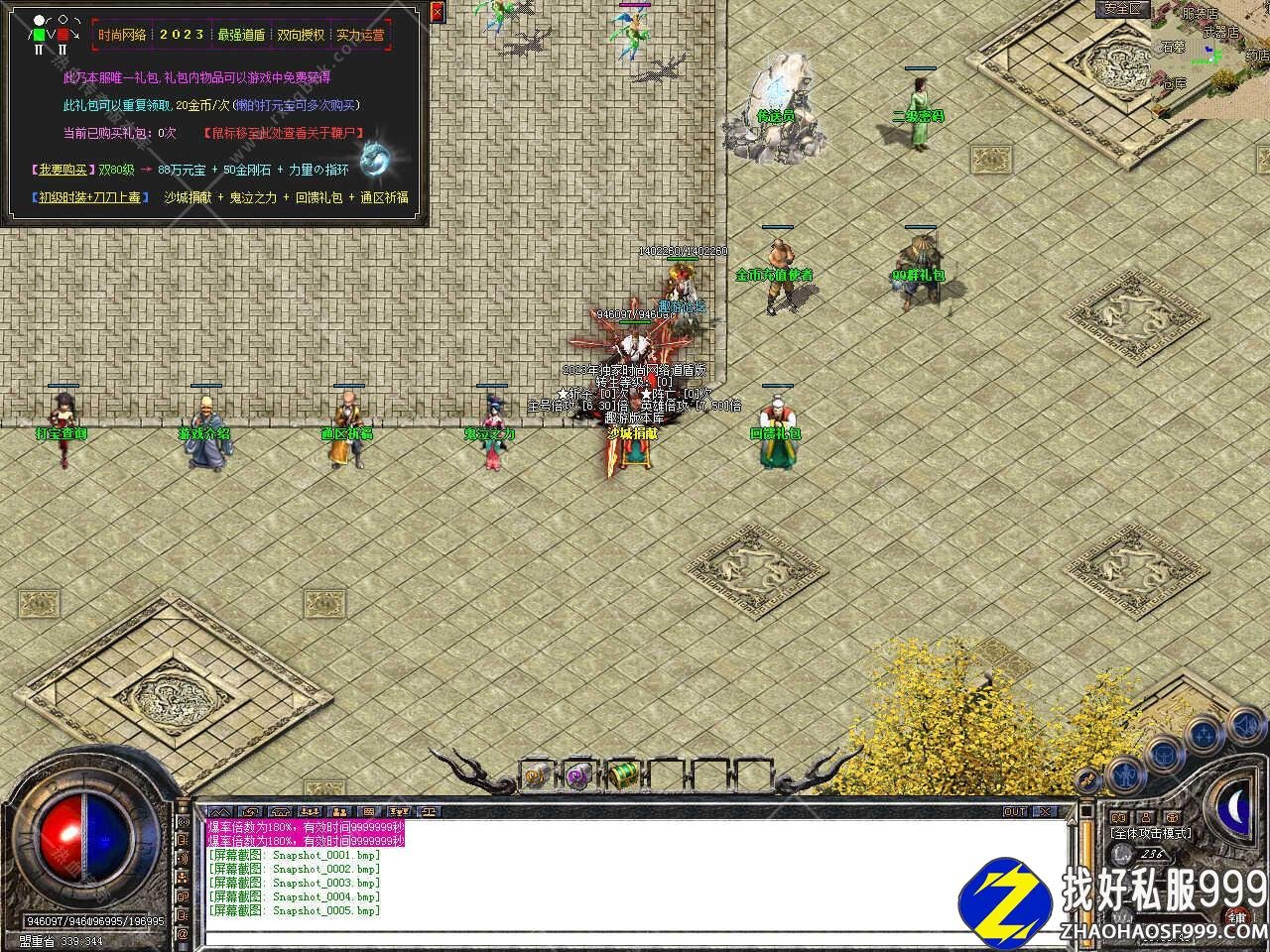
Task: Select the 初级时装+刀刀上毒 option
Action: 88,197
